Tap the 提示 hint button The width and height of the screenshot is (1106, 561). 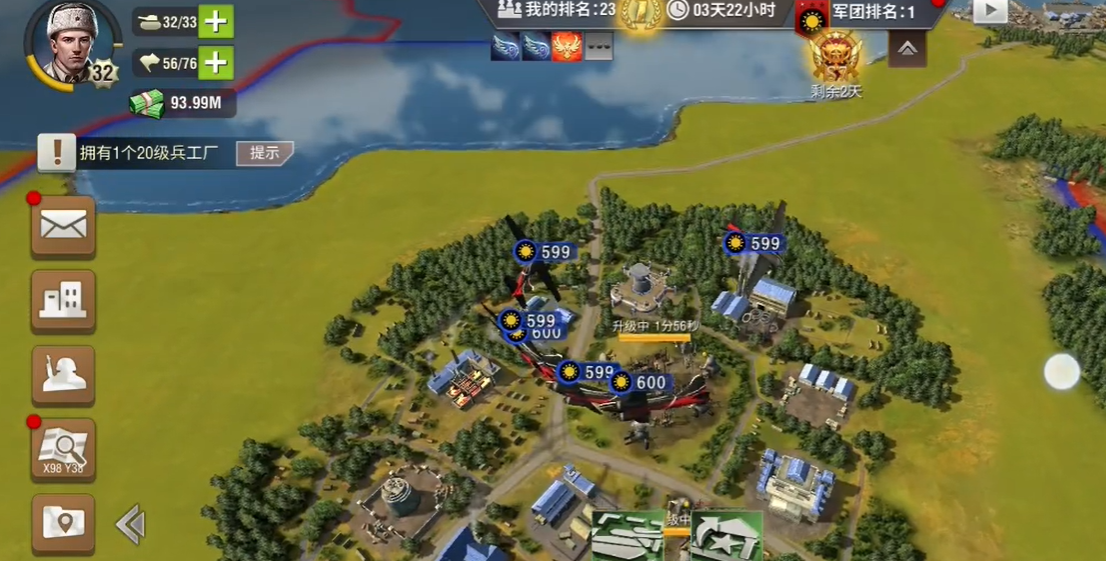pos(264,153)
